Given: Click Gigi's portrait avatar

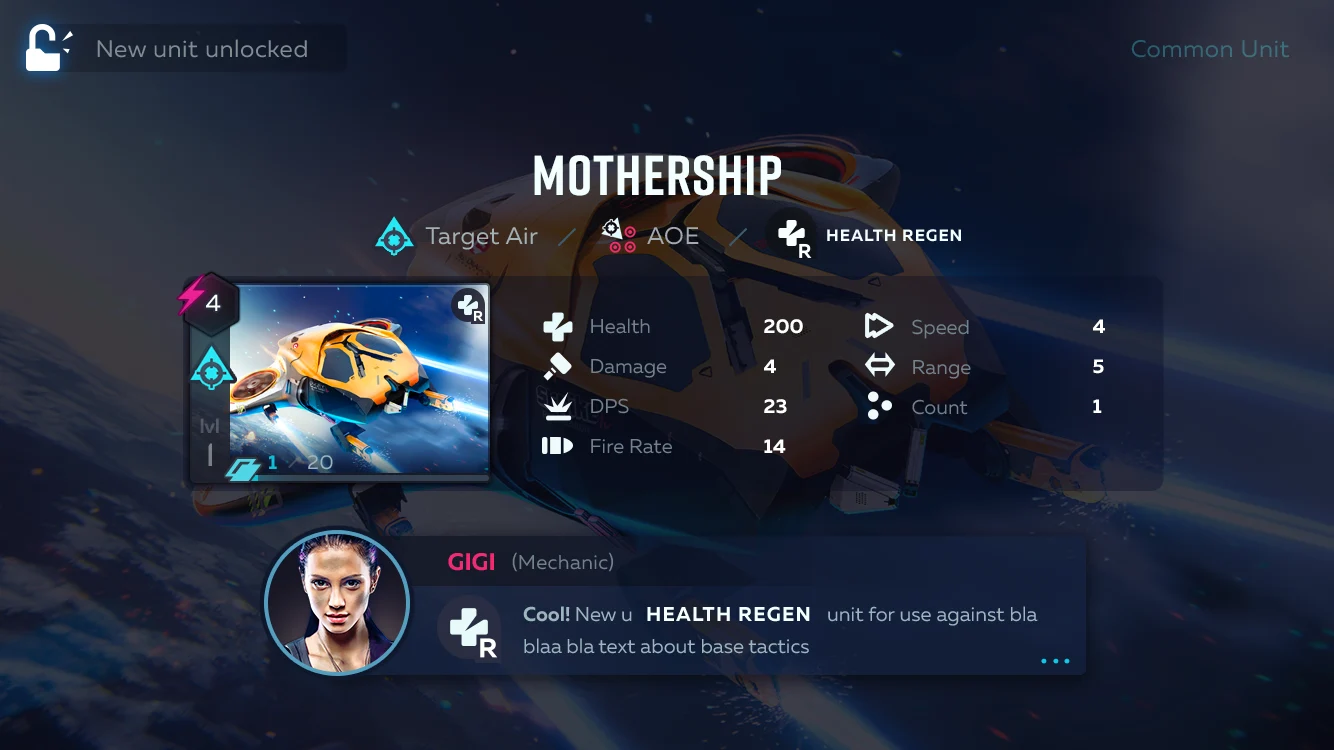Looking at the screenshot, I should coord(337,602).
